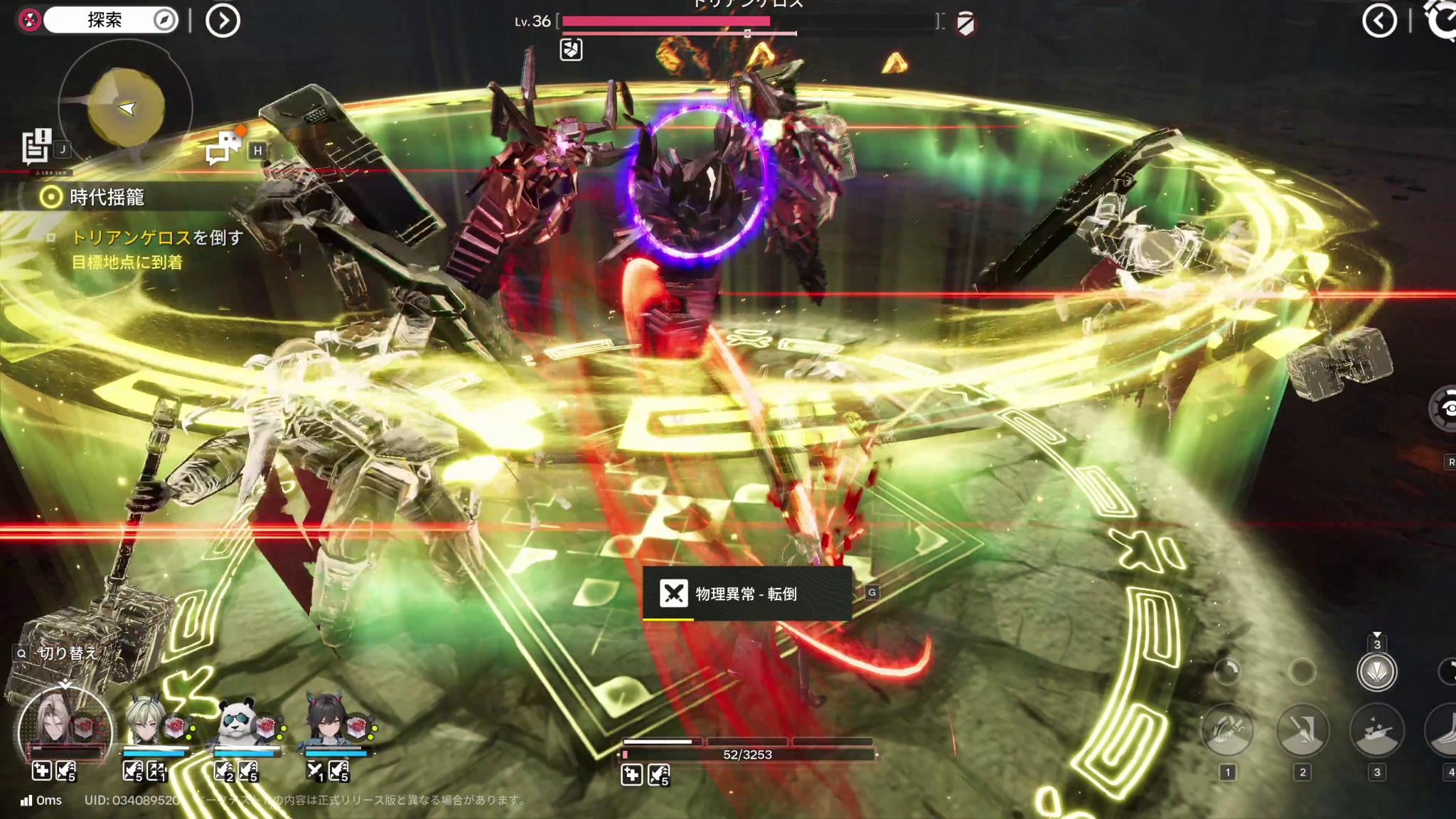1456x819 pixels.
Task: Trigger the glowing downward-strike combo skill button
Action: [1377, 672]
